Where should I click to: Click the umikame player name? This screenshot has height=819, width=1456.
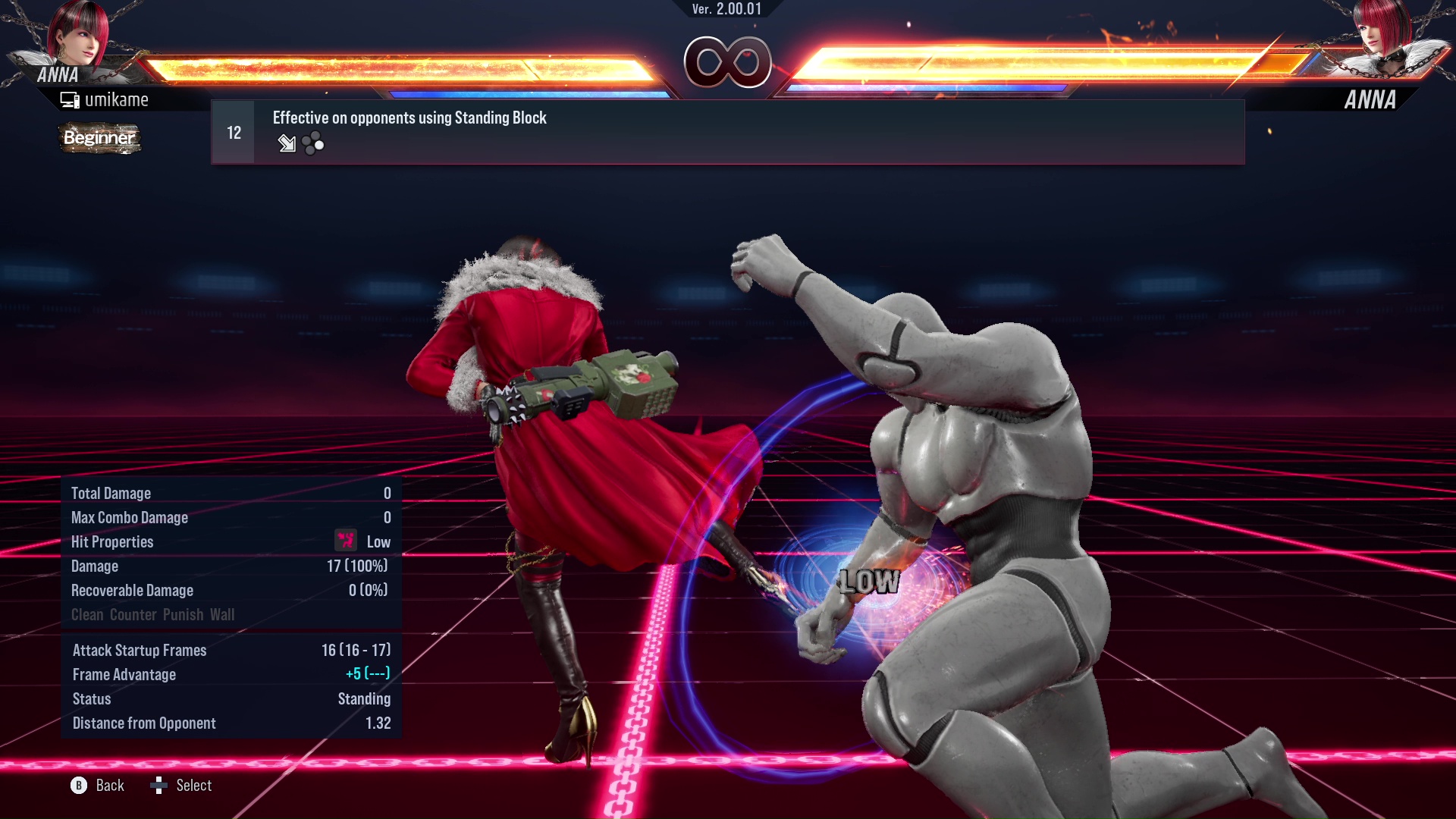click(118, 99)
